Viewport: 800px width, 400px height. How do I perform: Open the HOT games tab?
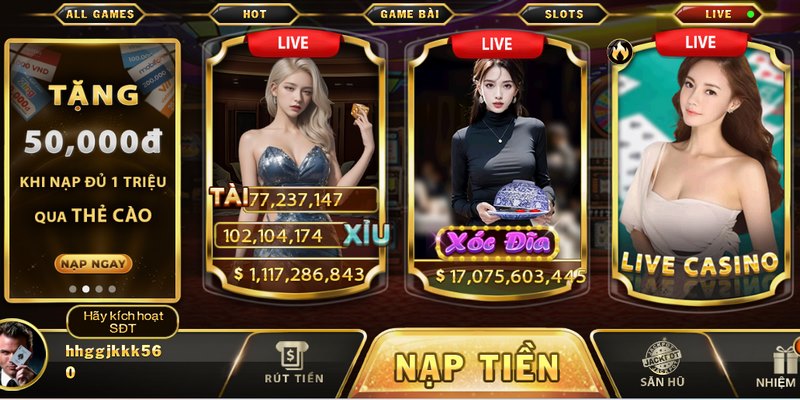tap(254, 14)
